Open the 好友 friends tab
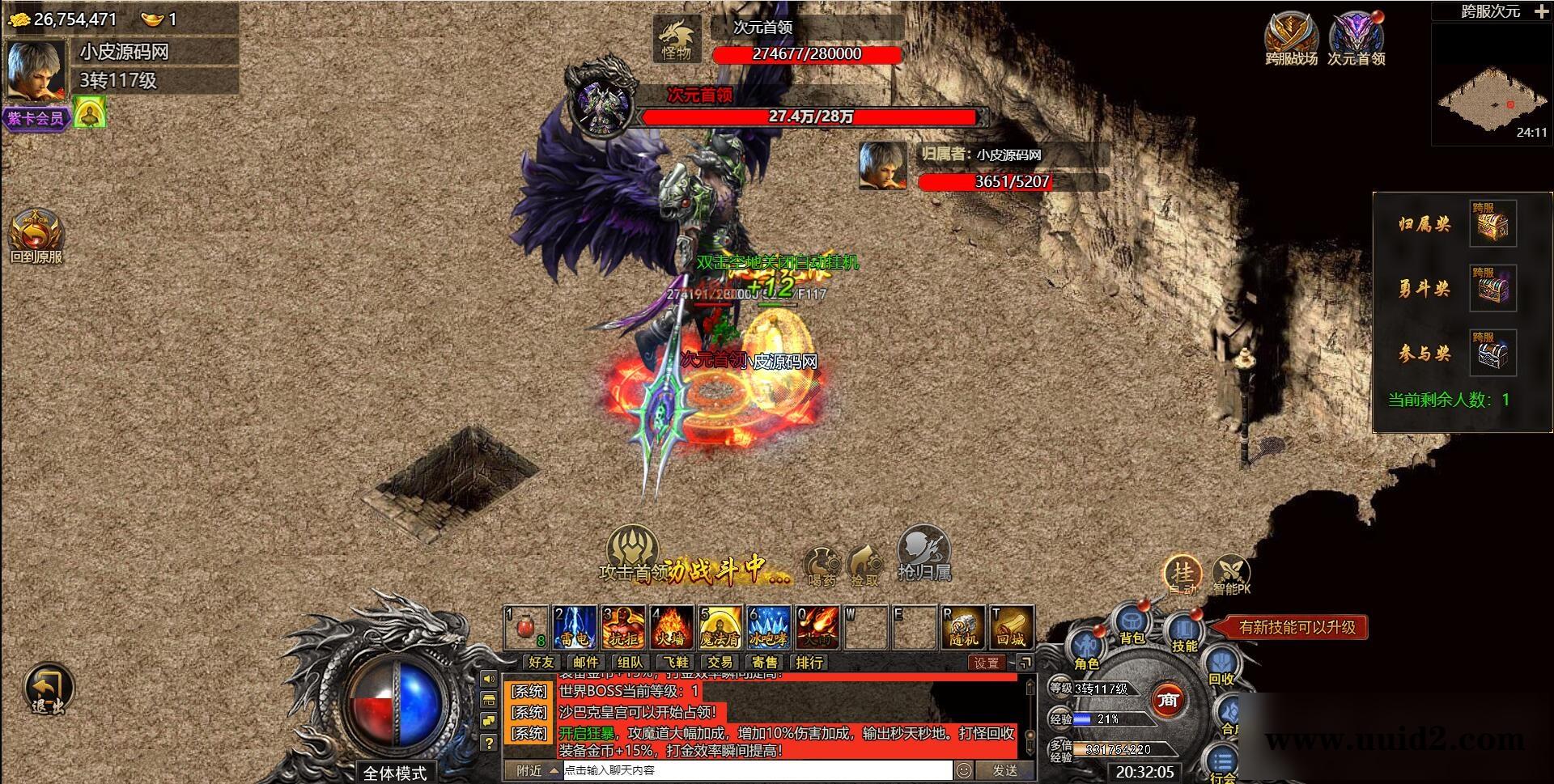 pos(541,663)
